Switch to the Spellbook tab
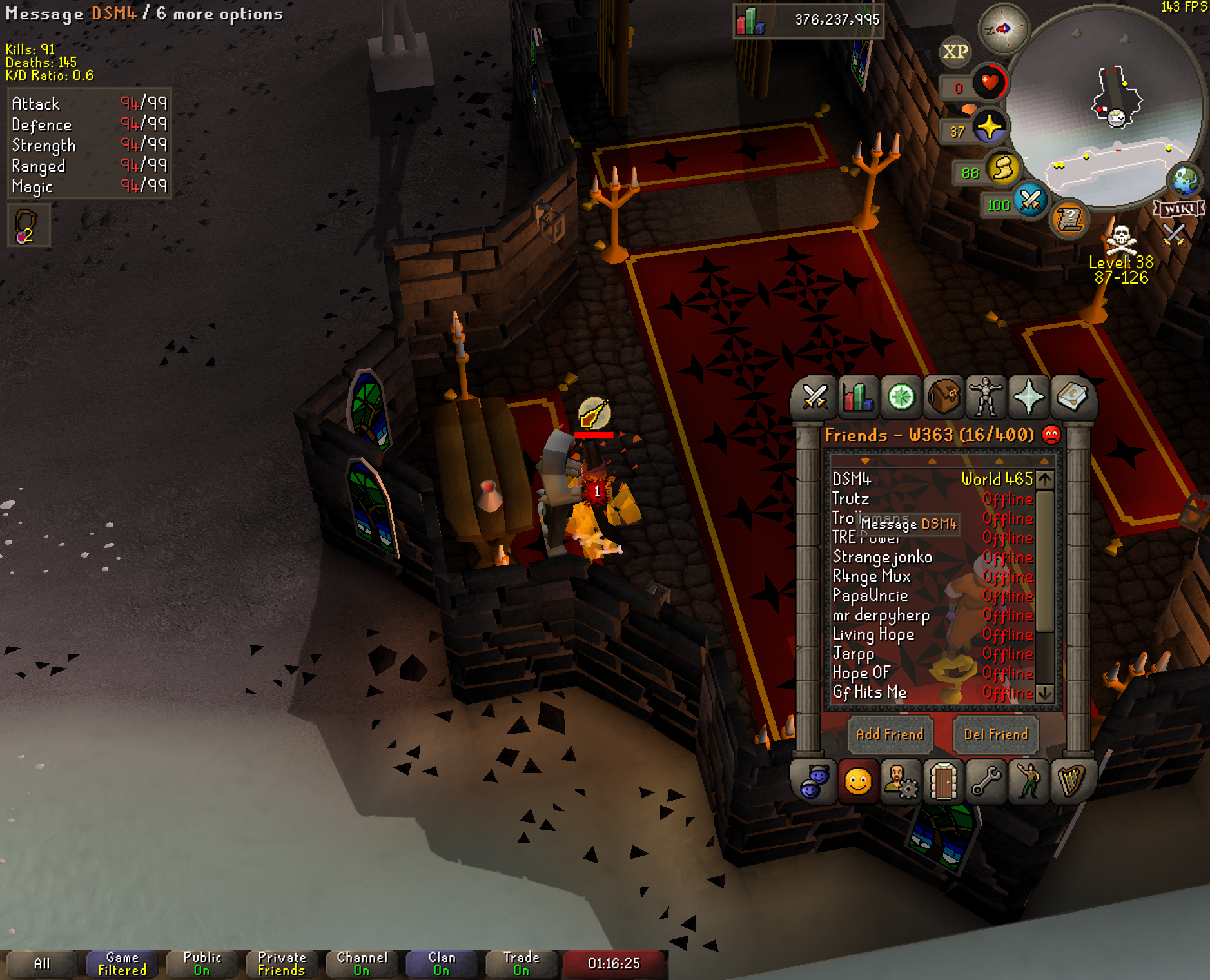The image size is (1210, 980). coord(1071,397)
